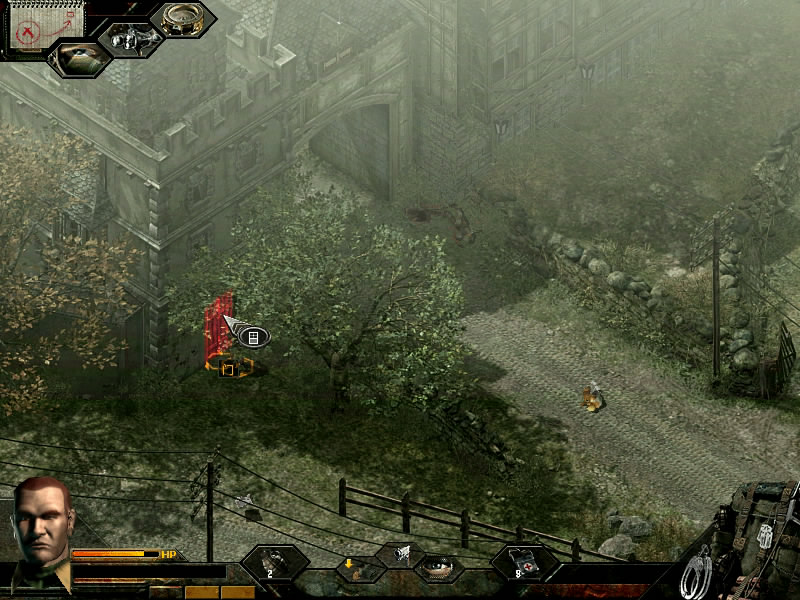Select the binoculars tool
The height and width of the screenshot is (600, 800).
tap(130, 38)
